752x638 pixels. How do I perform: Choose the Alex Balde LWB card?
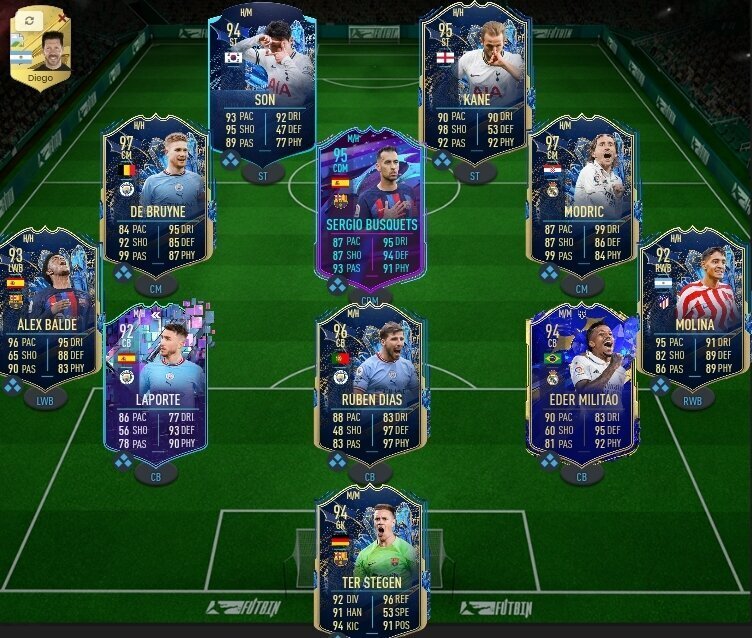tap(47, 308)
